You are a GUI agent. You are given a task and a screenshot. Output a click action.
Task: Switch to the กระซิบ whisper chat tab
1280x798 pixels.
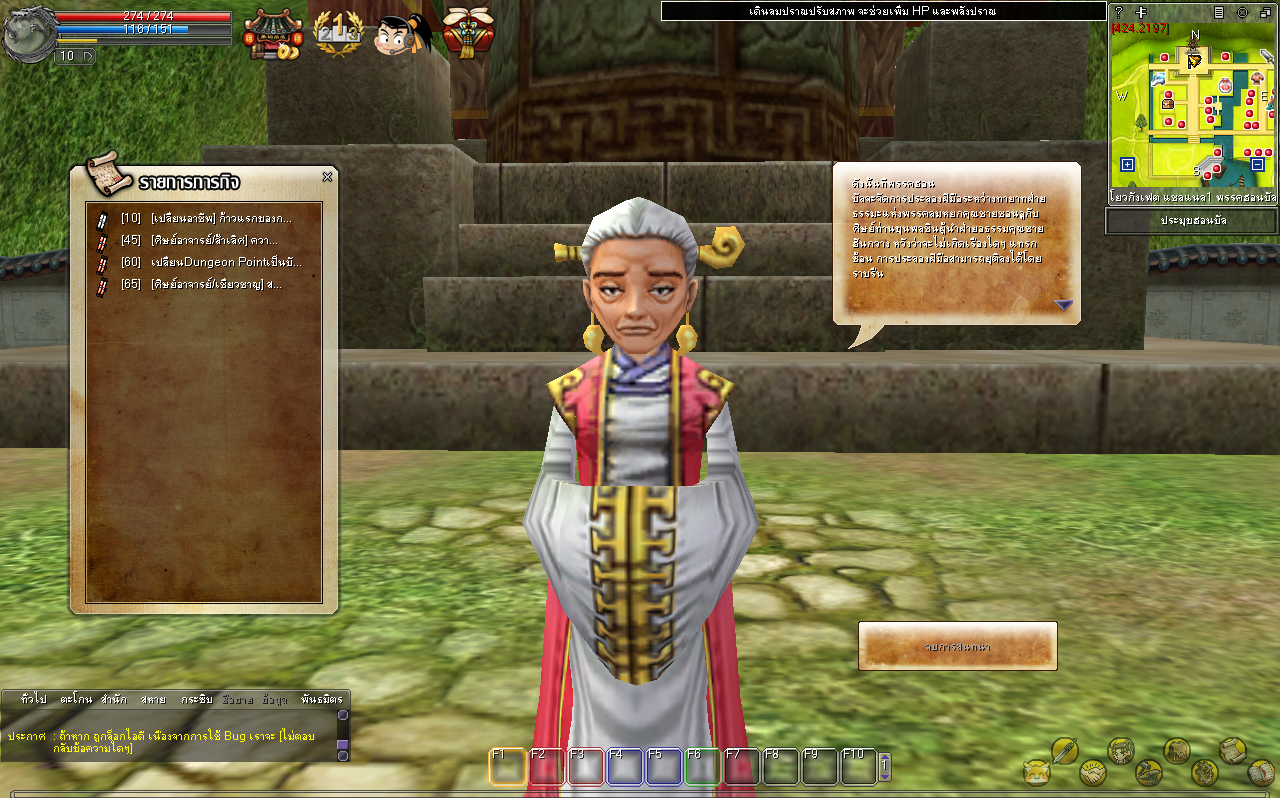pyautogui.click(x=196, y=699)
